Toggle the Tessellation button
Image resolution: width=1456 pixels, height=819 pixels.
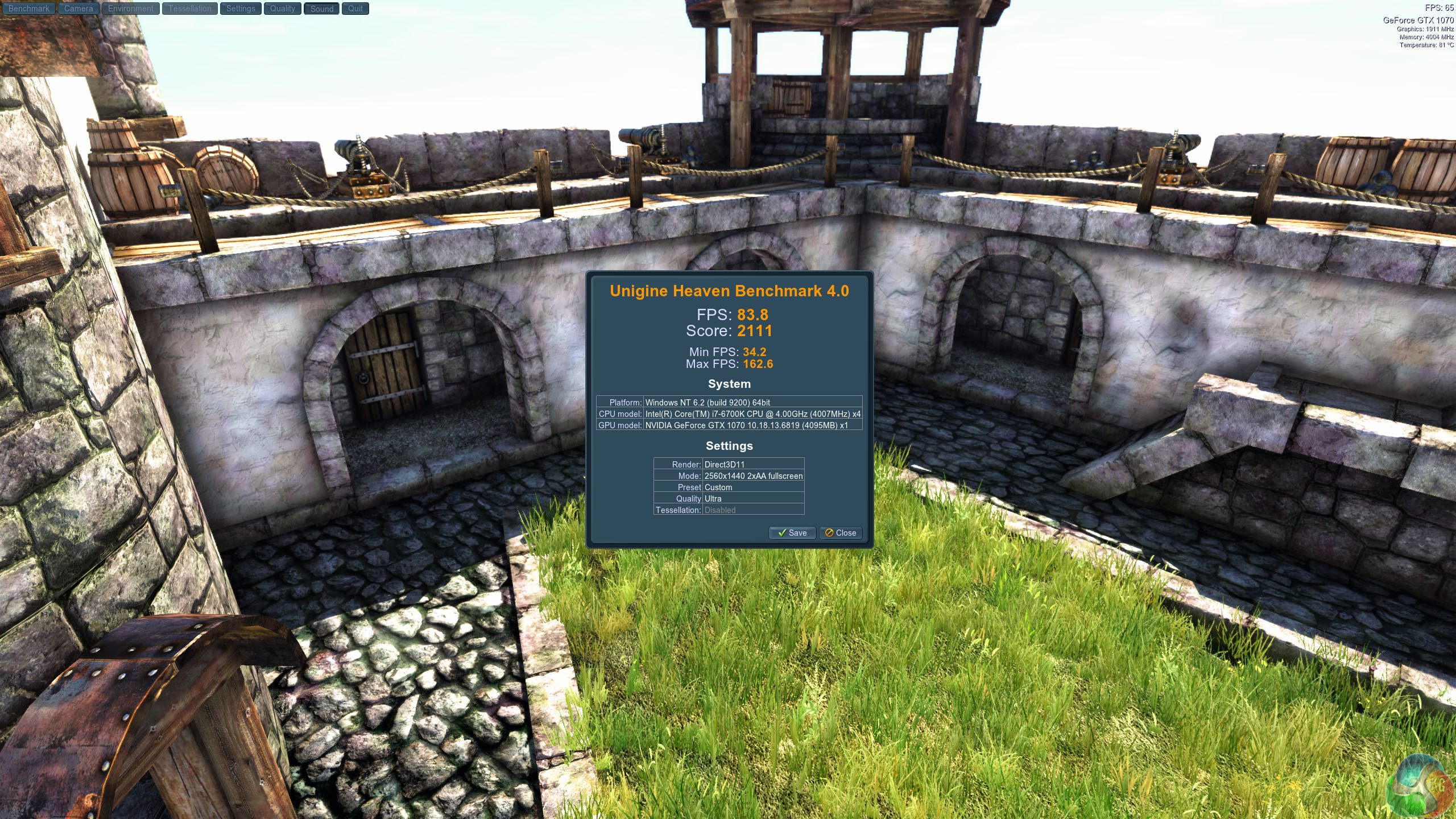(189, 9)
